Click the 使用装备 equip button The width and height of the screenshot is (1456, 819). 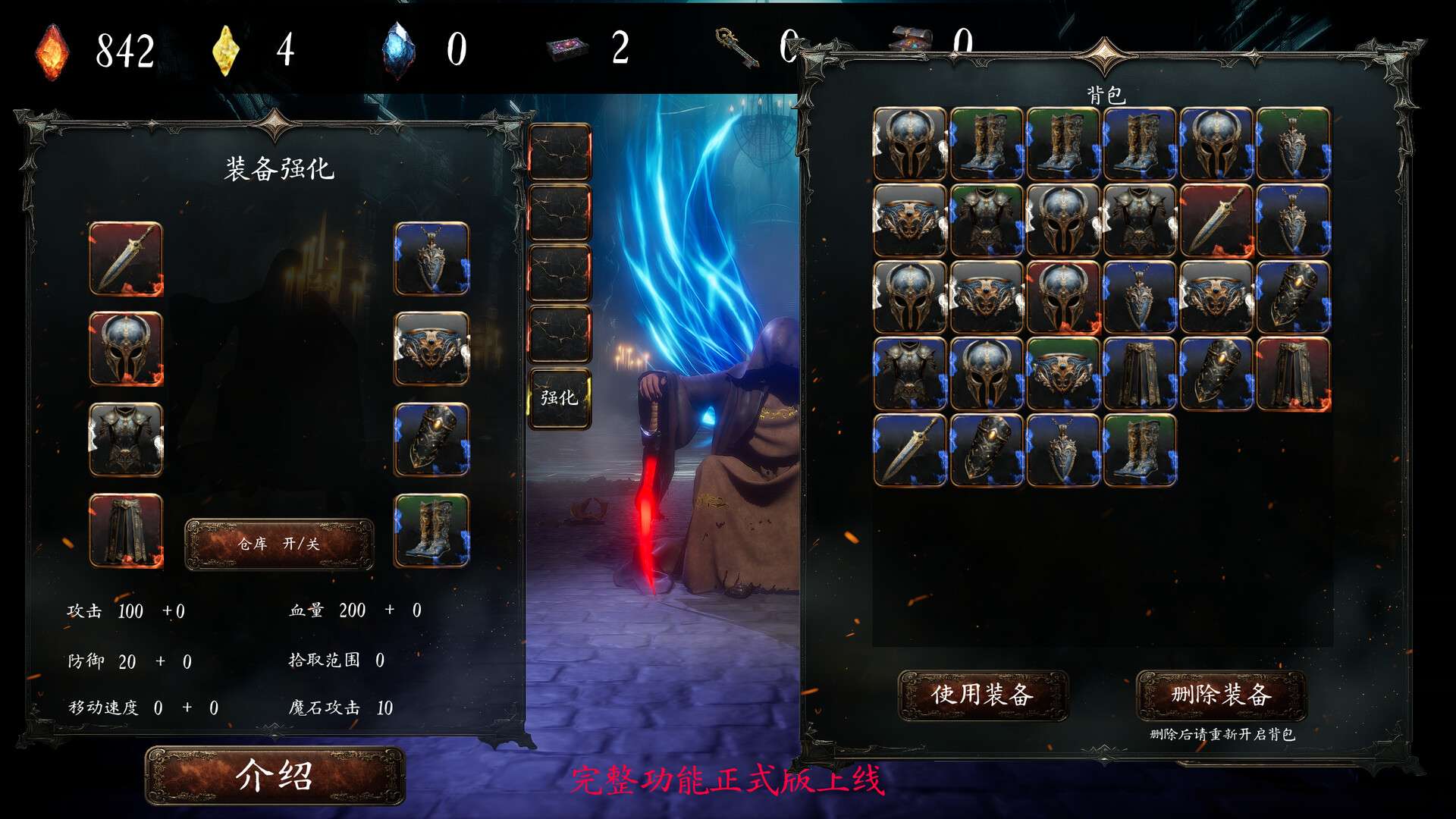[x=984, y=693]
